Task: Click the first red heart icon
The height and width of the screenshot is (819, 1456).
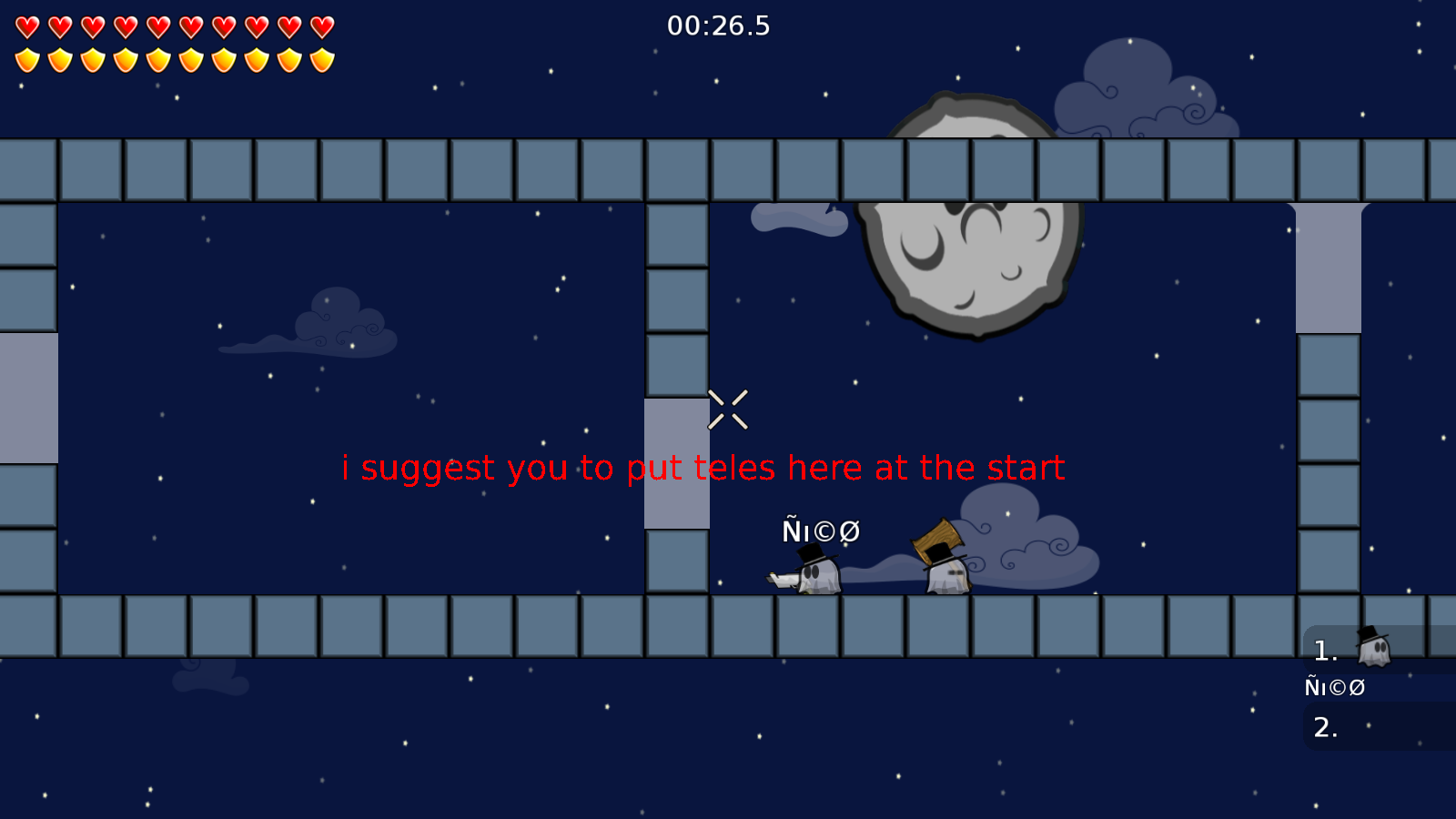Action: point(27,25)
